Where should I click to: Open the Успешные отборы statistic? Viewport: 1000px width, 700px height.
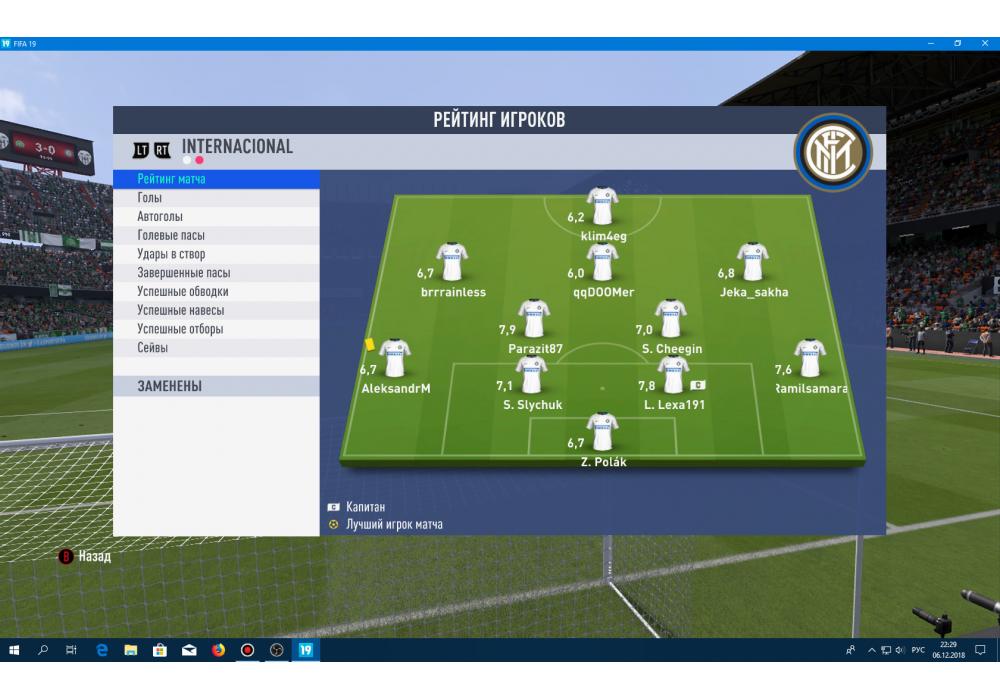[x=216, y=329]
